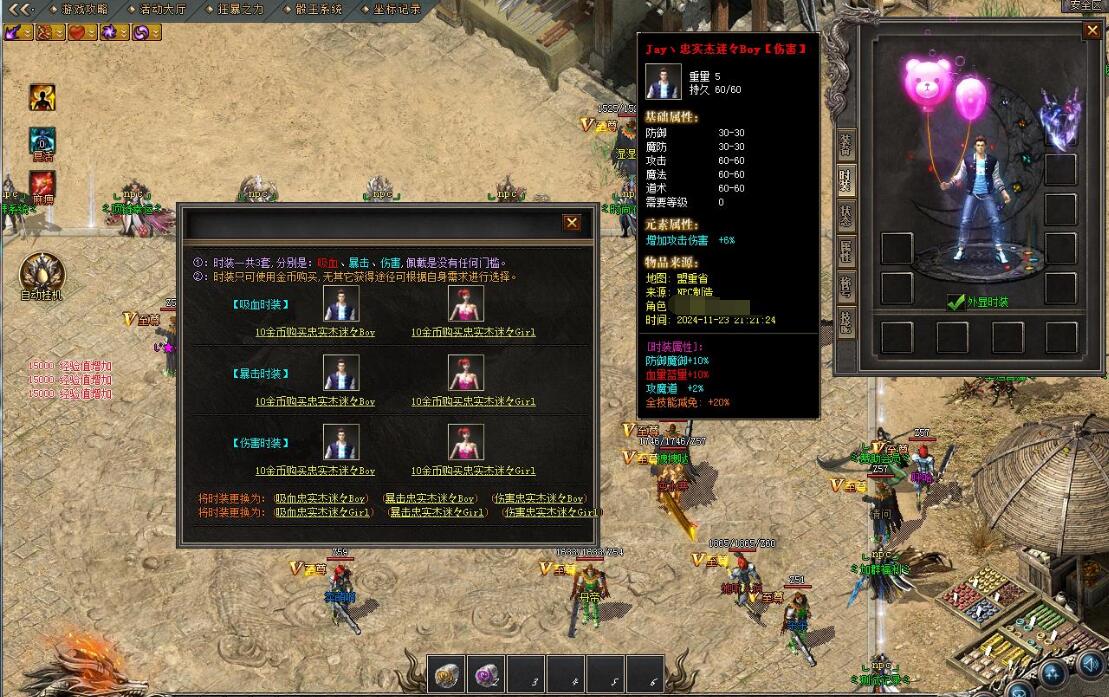This screenshot has height=697, width=1109.
Task: Buy the 暴击时装 Boy outfit for 10 gold
Action: (315, 402)
